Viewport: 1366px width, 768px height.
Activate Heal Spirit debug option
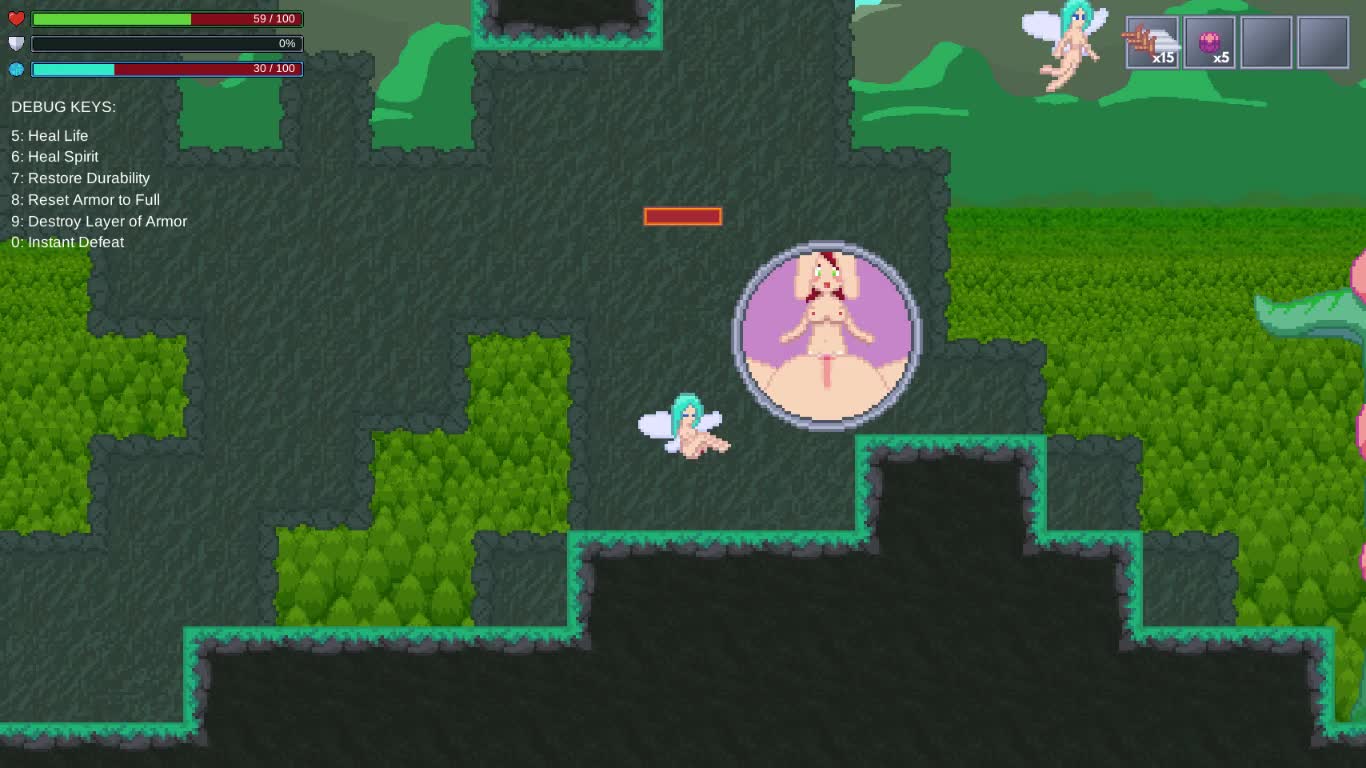click(x=54, y=156)
